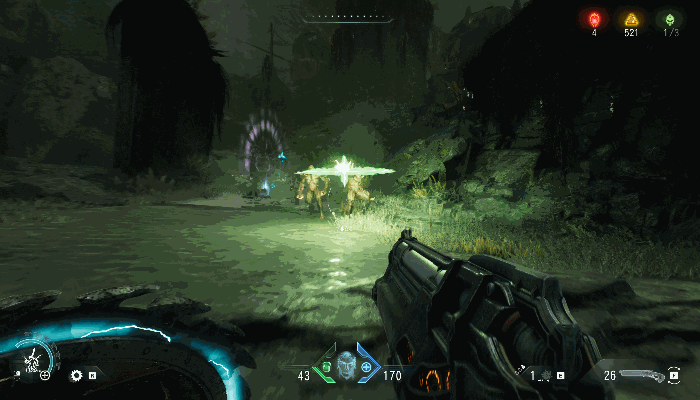The image size is (700, 400).
Task: Select the gold pile currency icon
Action: [630, 19]
